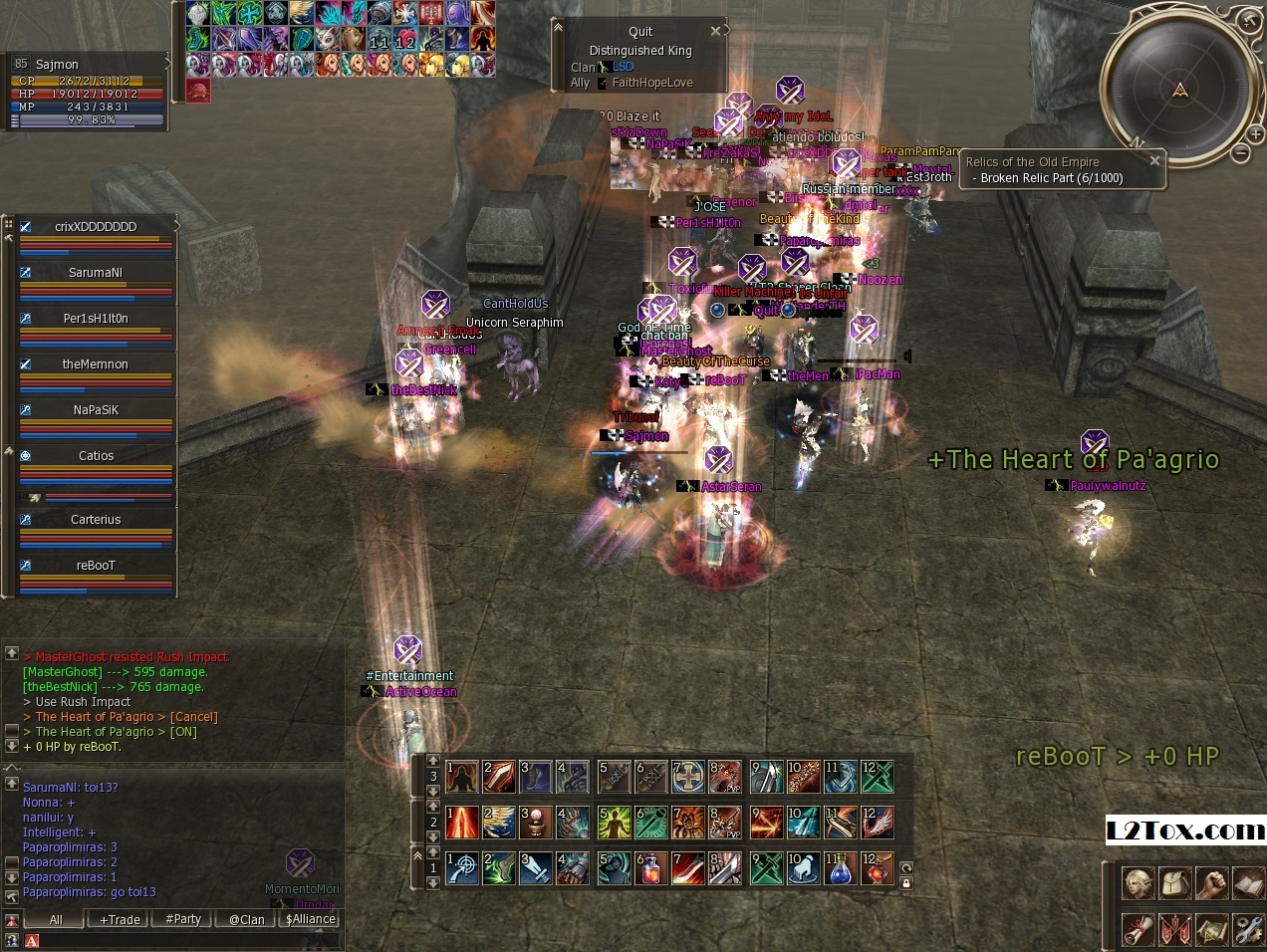Close the Quit target window
This screenshot has width=1267, height=952.
click(715, 31)
